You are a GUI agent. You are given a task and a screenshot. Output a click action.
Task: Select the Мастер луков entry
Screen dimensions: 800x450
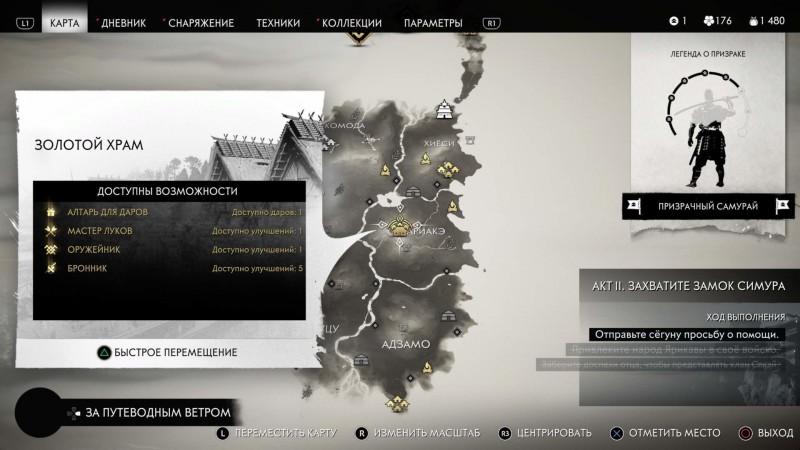click(x=170, y=231)
